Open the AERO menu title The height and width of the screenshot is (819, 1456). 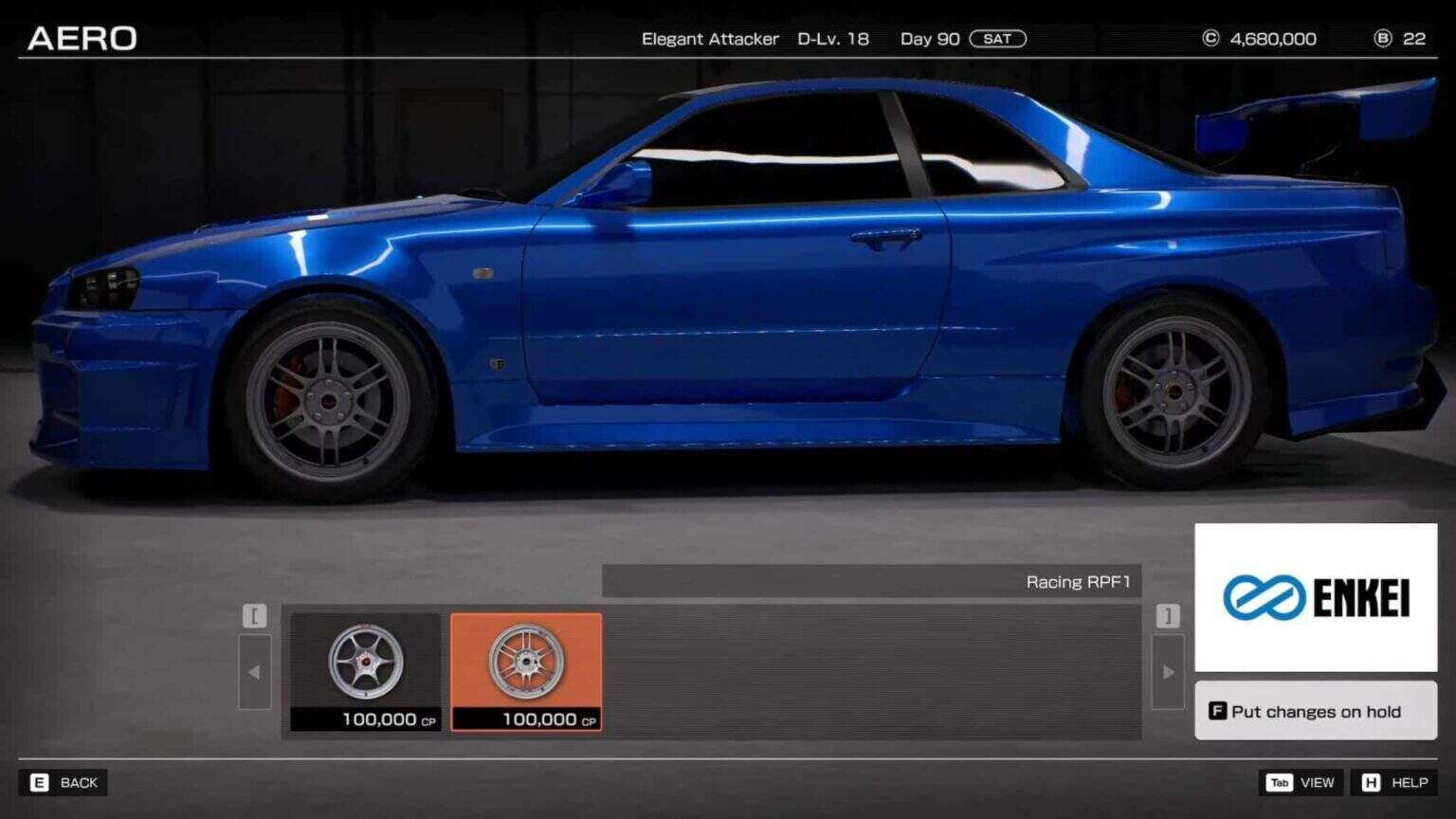[82, 38]
